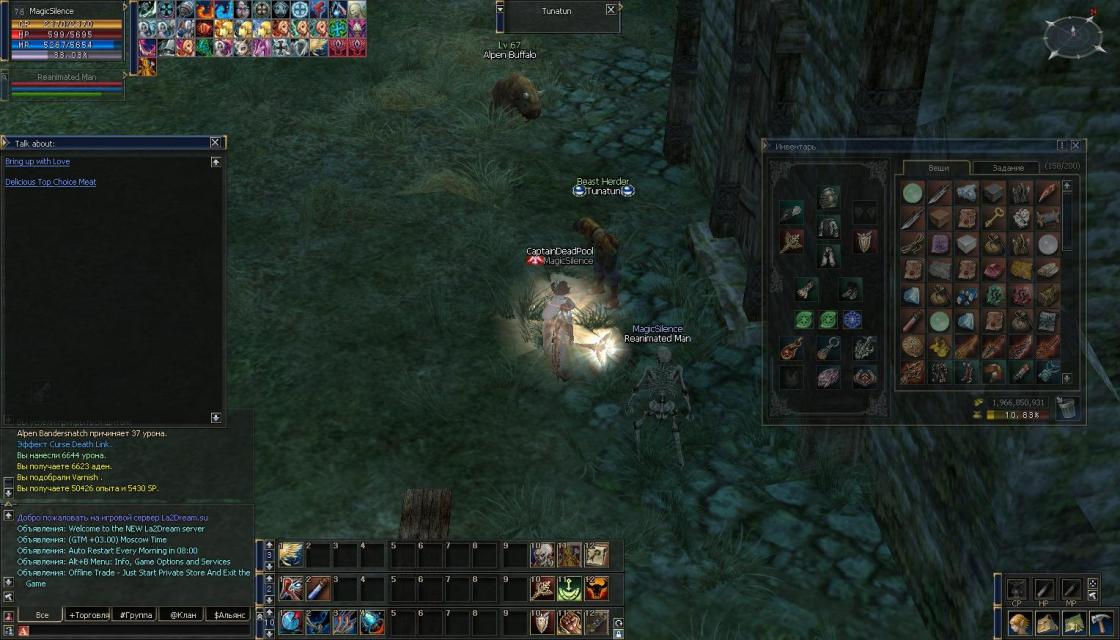Select the equipped helmet slot

point(828,197)
